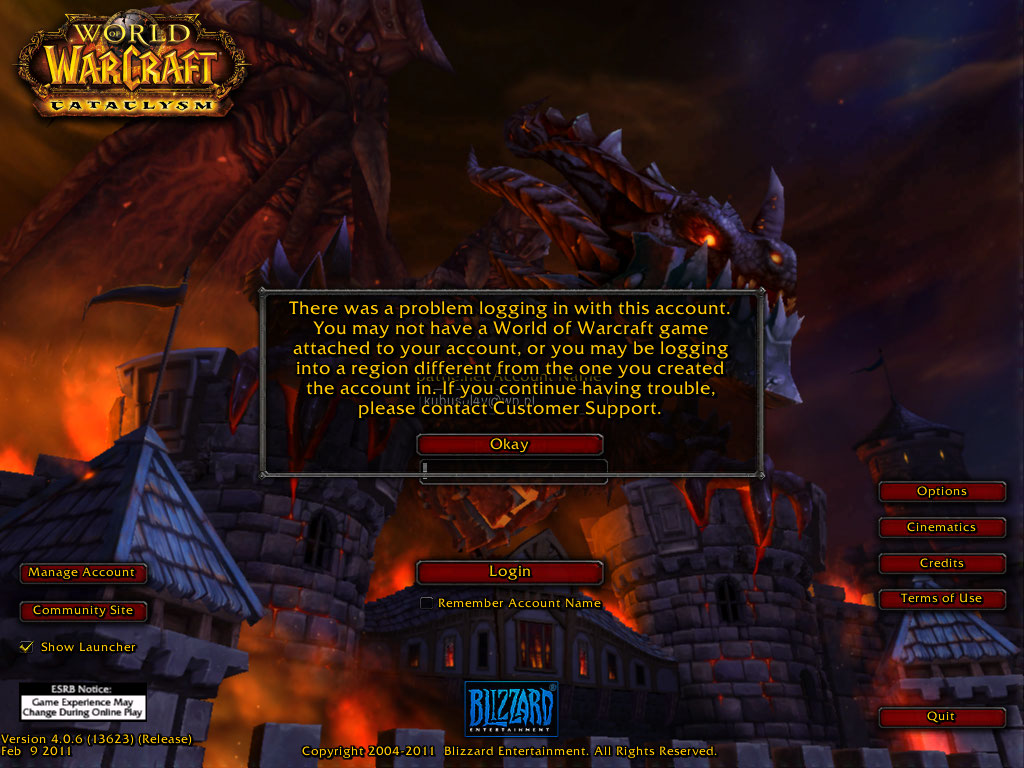1024x768 pixels.
Task: Click the Login button
Action: (509, 572)
